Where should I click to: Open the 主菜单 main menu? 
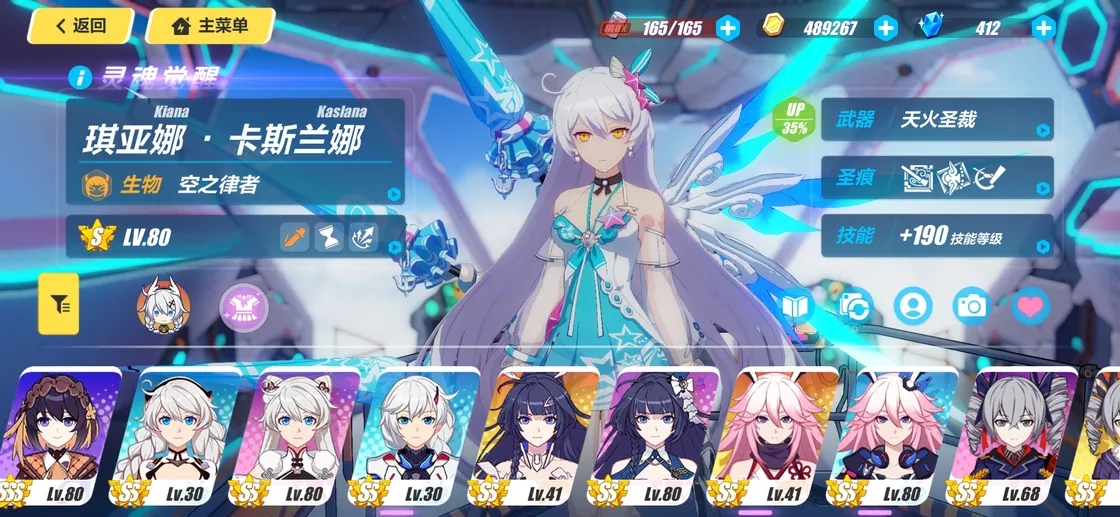211,26
